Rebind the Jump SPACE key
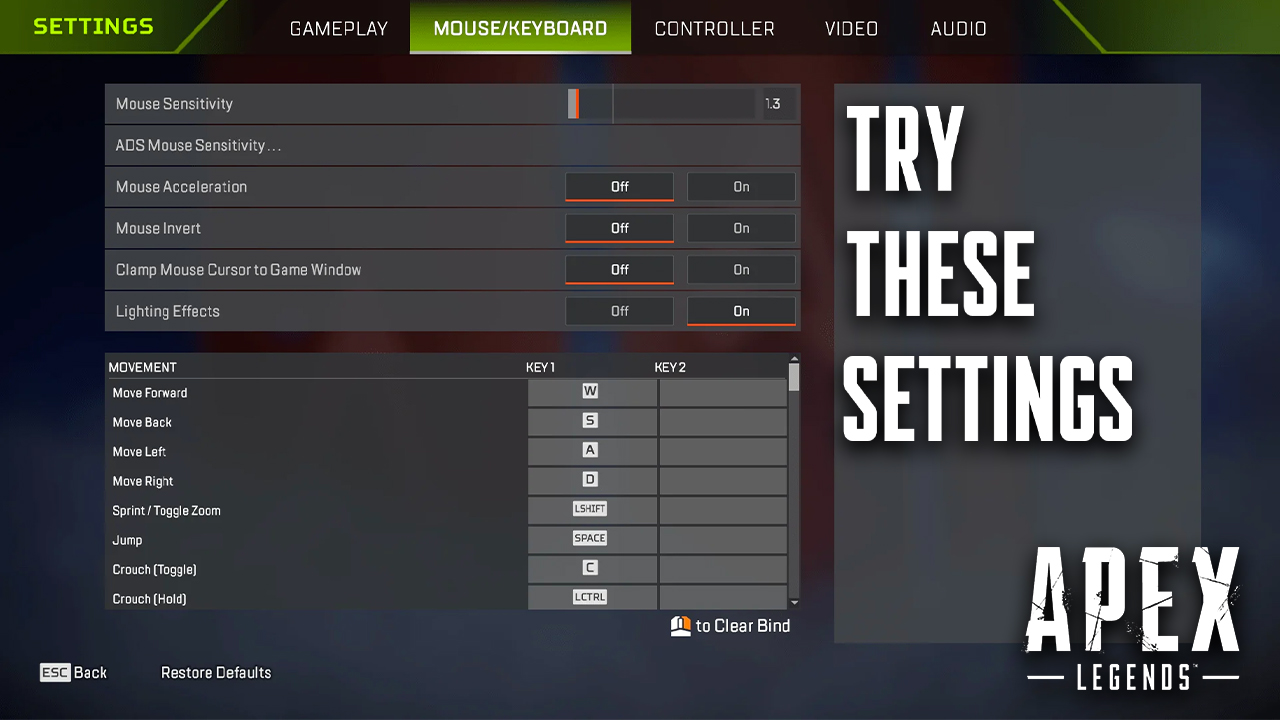1280x720 pixels. (591, 538)
